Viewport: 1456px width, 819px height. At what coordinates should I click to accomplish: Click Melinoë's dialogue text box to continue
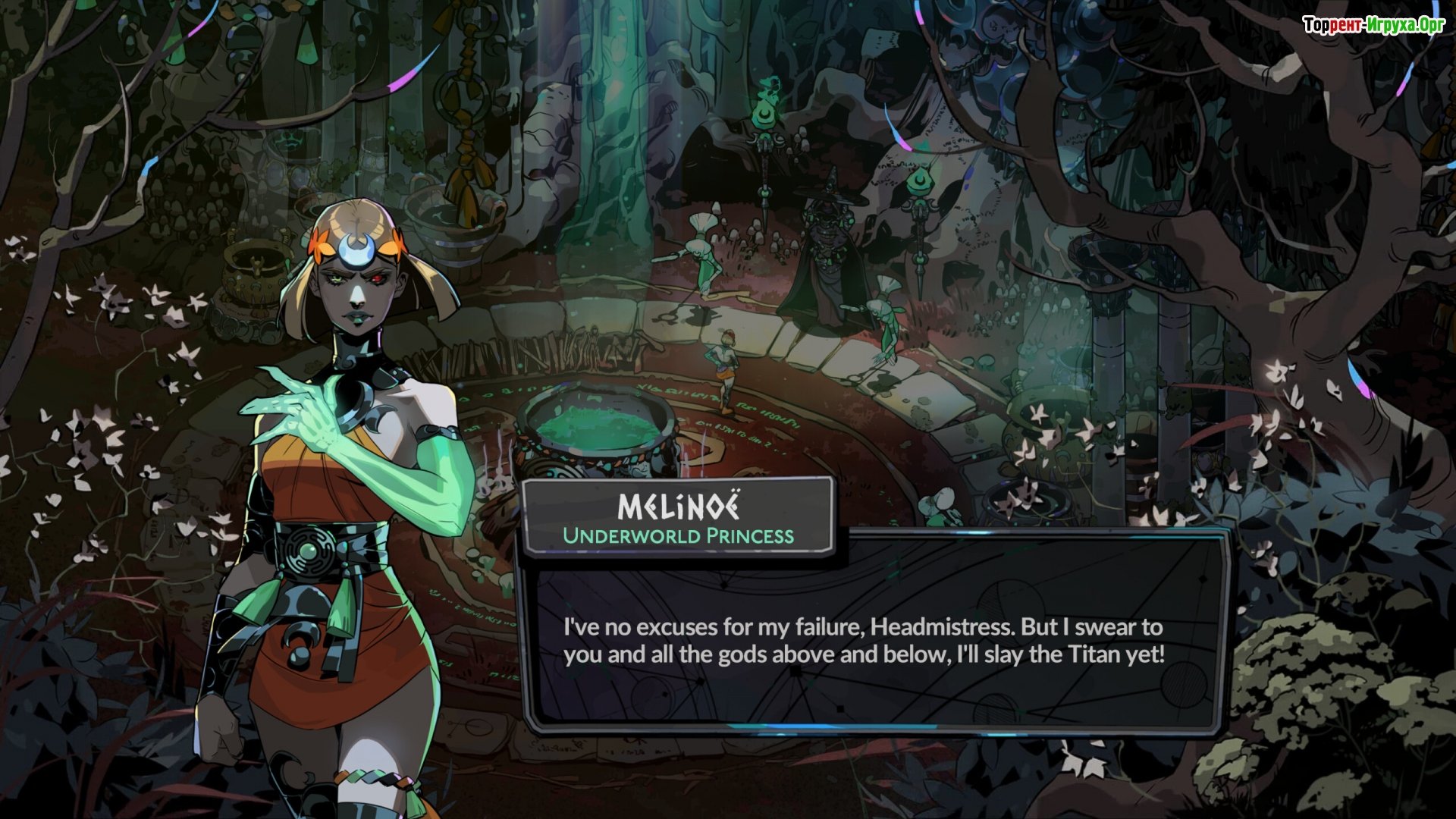click(872, 641)
